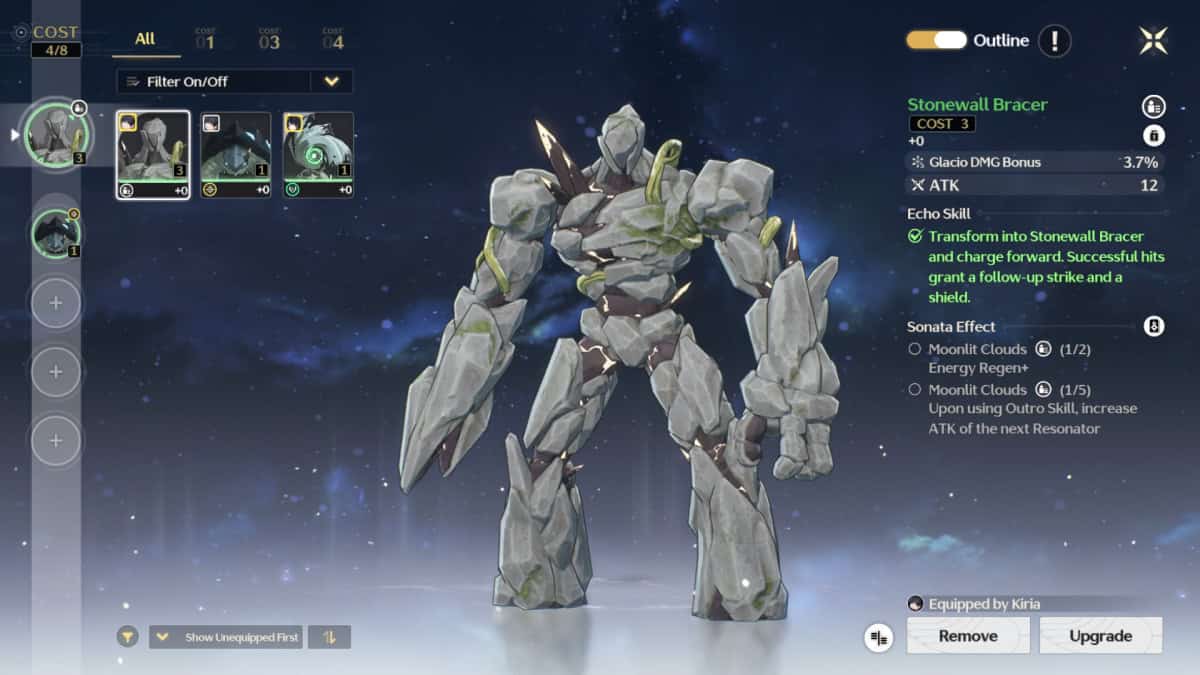Viewport: 1200px width, 675px height.
Task: Show only Cost 1 echoes
Action: click(205, 40)
